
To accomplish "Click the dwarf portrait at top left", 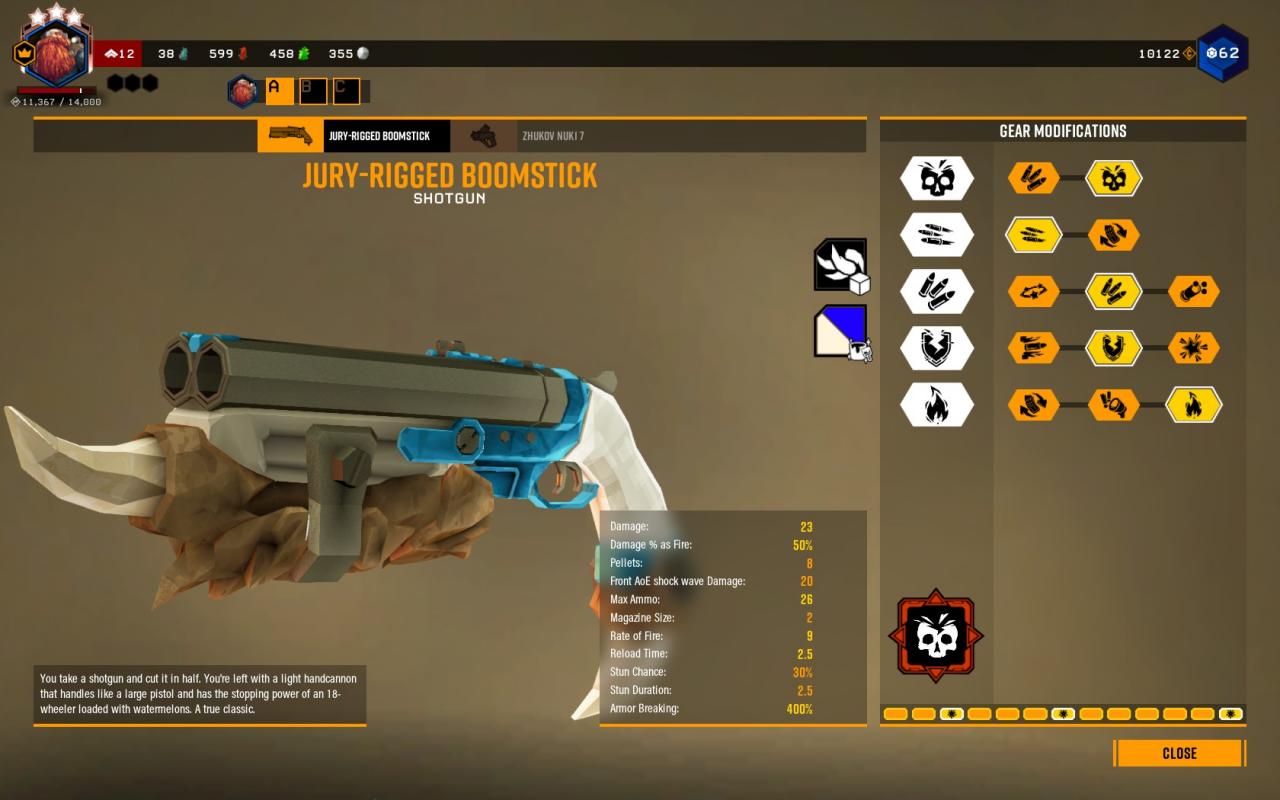I will [x=56, y=56].
